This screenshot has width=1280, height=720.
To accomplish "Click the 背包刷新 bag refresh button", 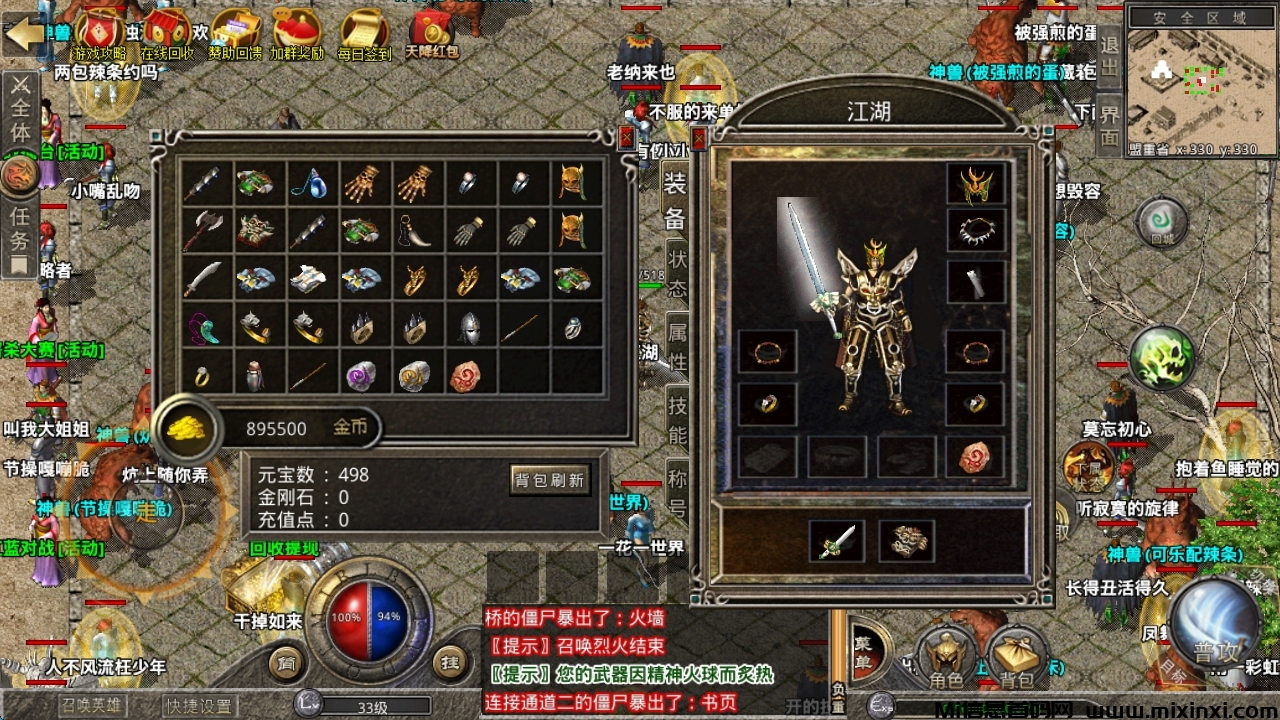I will click(549, 479).
